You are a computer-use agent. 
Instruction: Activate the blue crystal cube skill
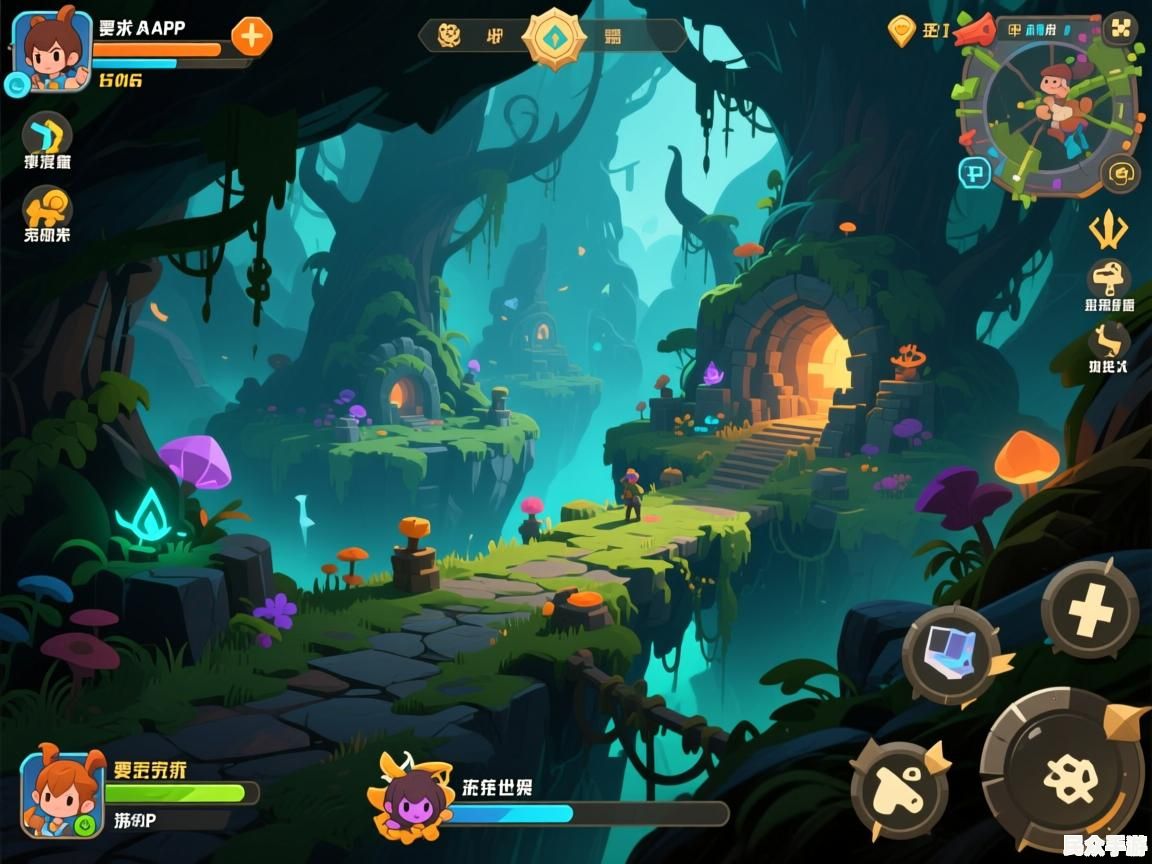(951, 656)
